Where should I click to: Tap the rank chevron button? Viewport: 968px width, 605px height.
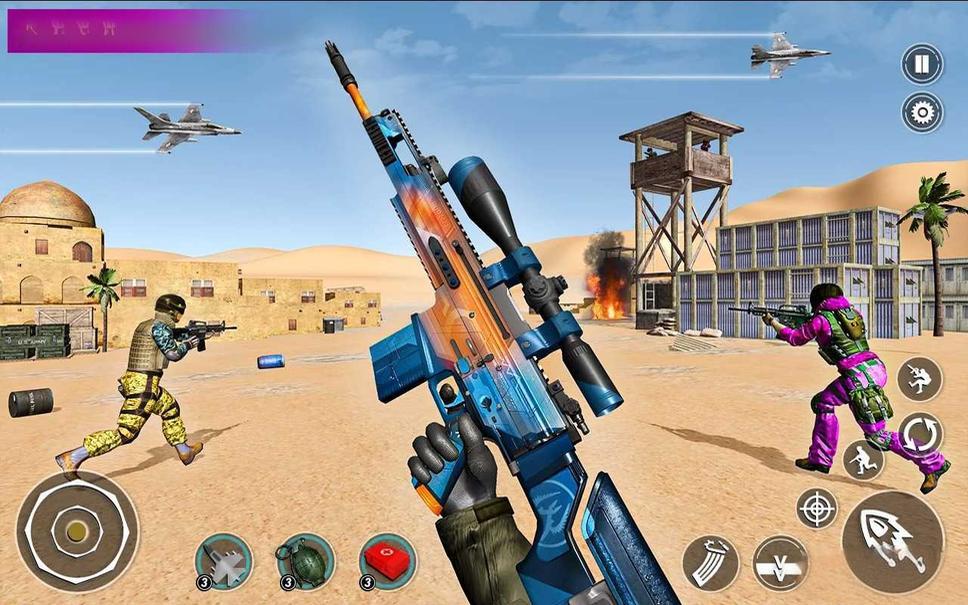point(781,563)
